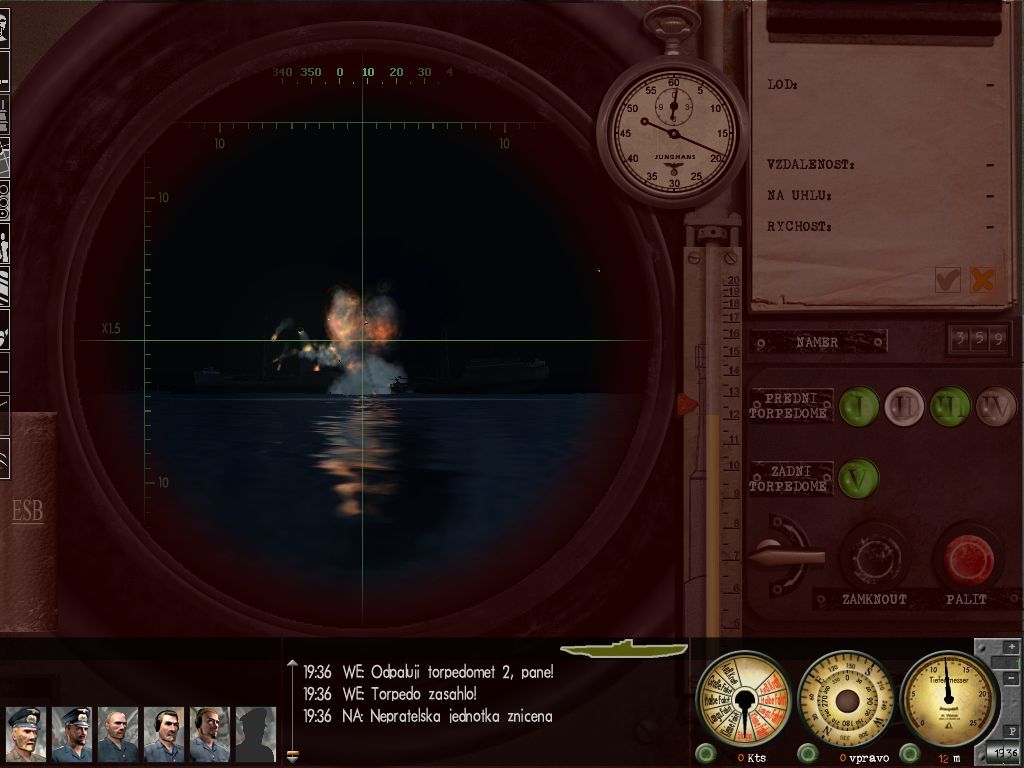This screenshot has width=1024, height=768.
Task: Select stern torpedo tube V
Action: coord(858,478)
